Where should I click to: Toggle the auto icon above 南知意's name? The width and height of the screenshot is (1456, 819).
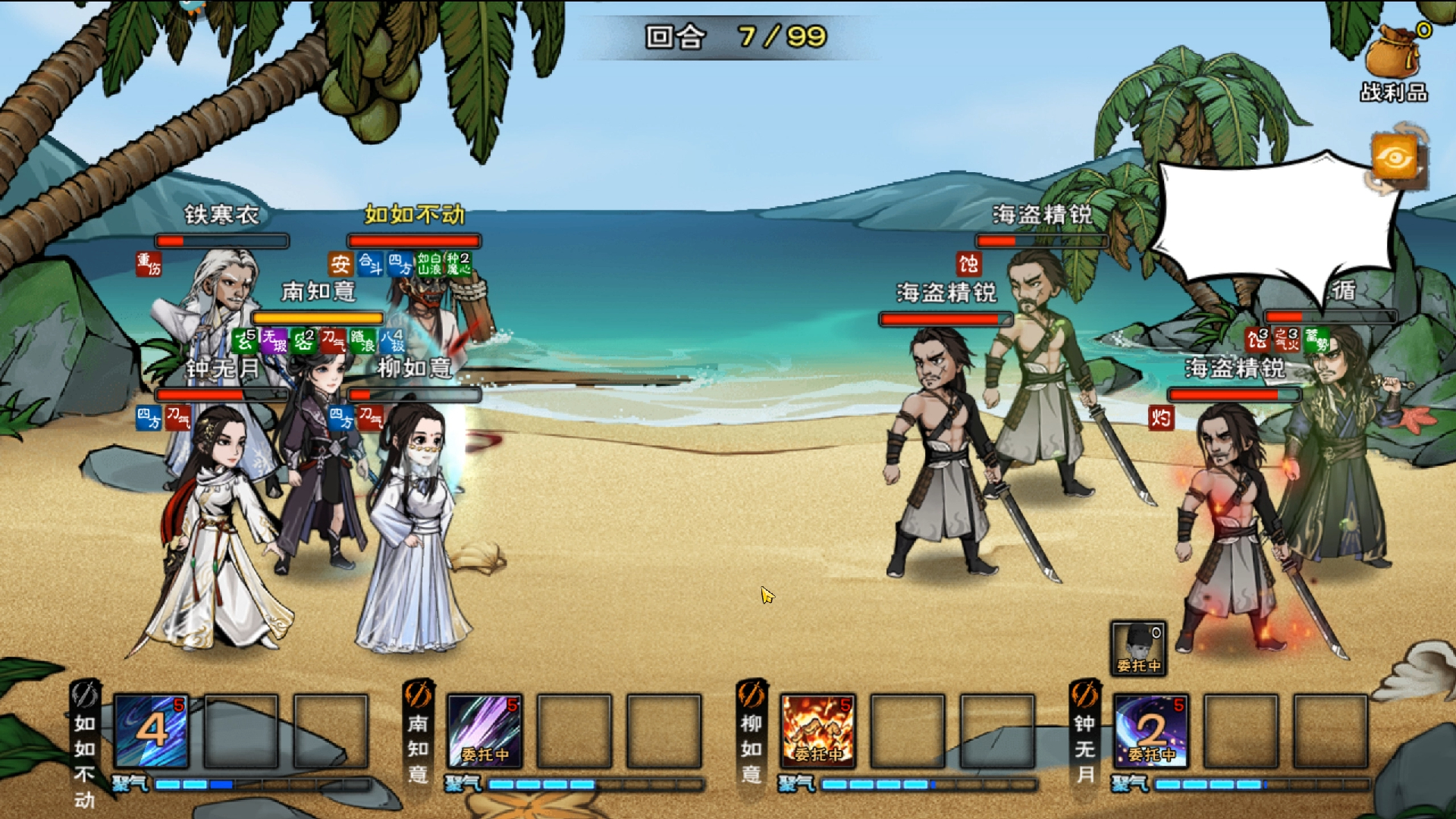(x=418, y=695)
